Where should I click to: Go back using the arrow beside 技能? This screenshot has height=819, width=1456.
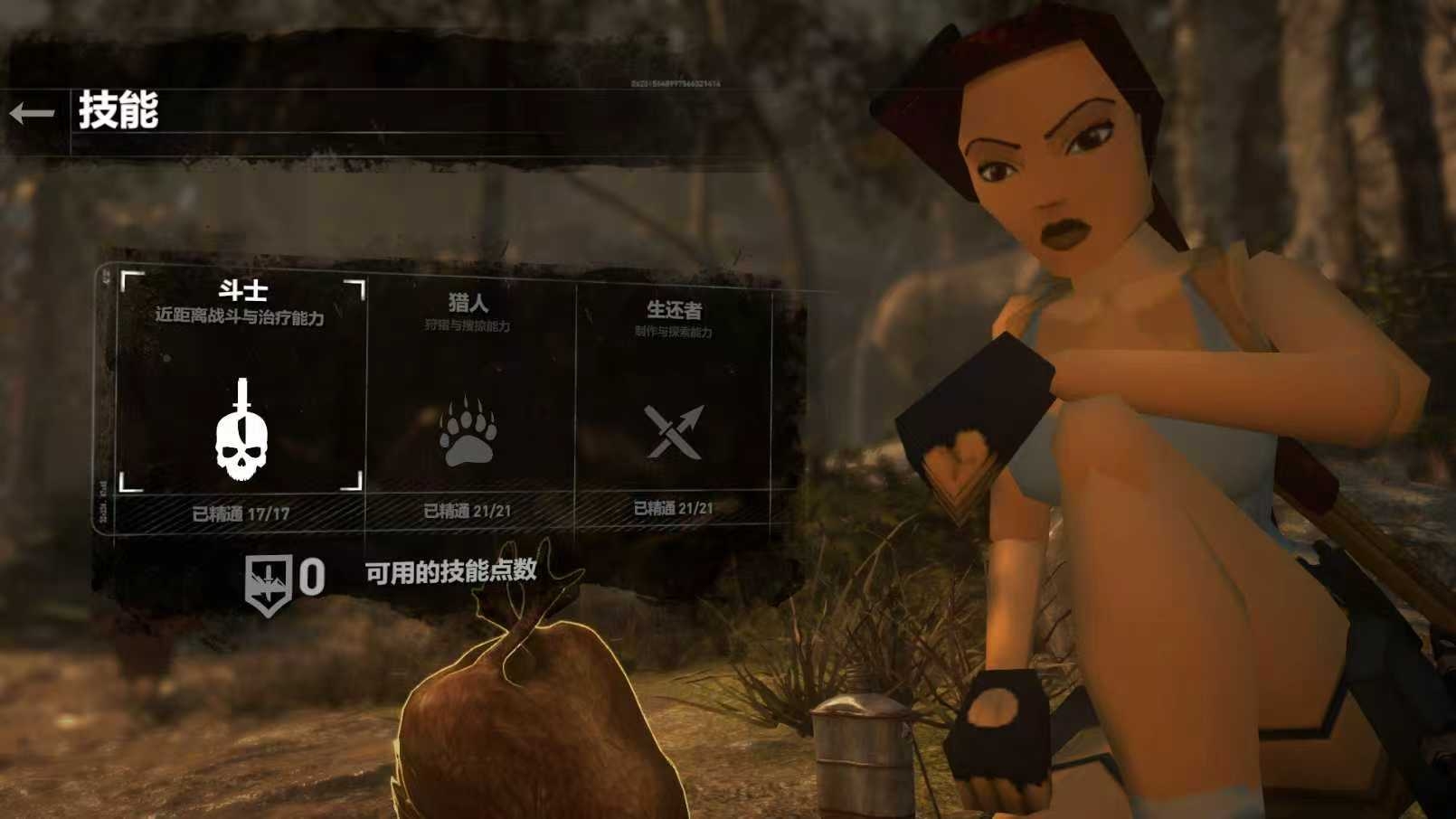[x=32, y=113]
